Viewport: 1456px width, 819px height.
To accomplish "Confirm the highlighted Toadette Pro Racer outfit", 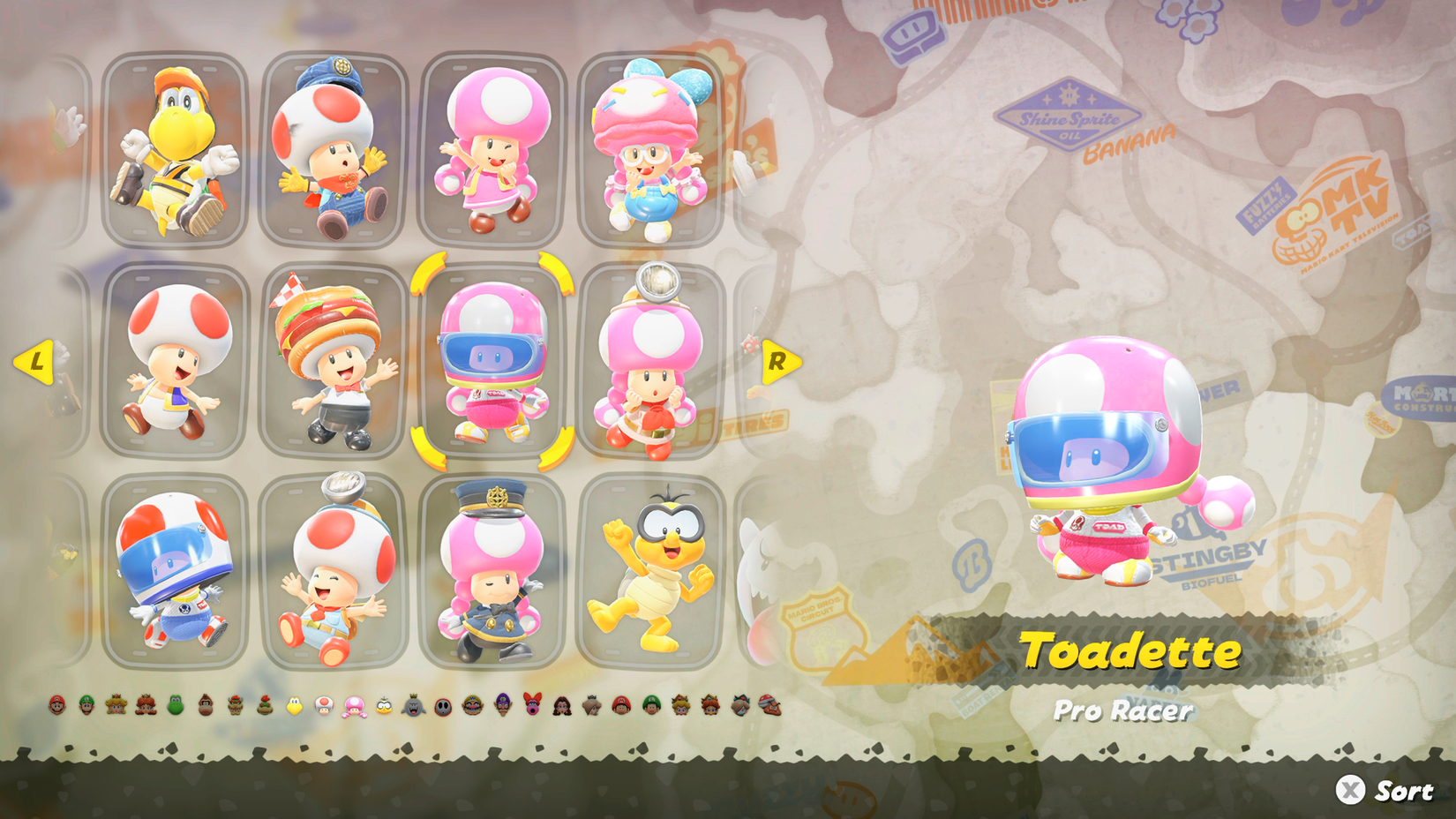I will [x=492, y=362].
